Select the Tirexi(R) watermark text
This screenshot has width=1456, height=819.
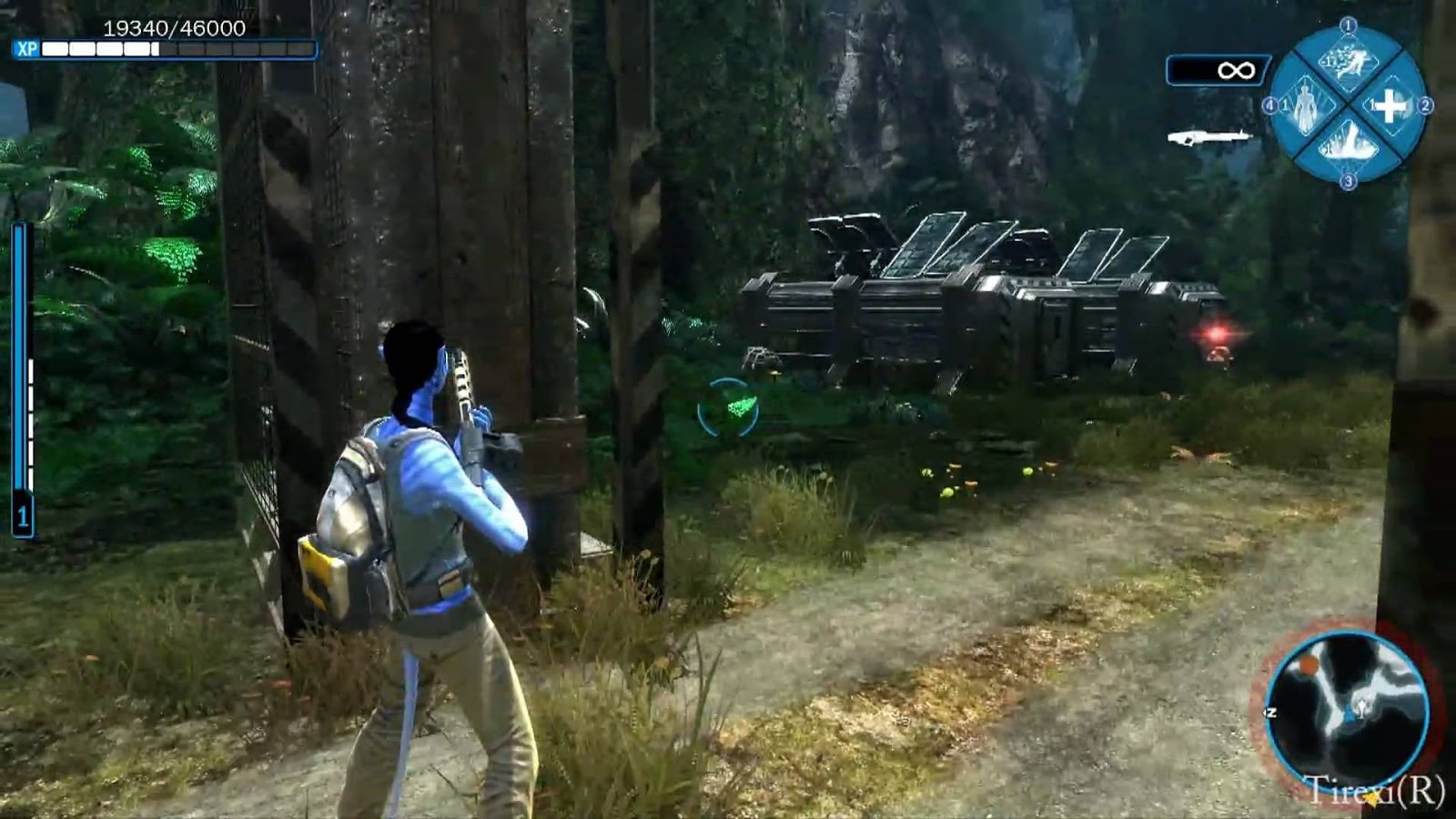pos(1374,788)
